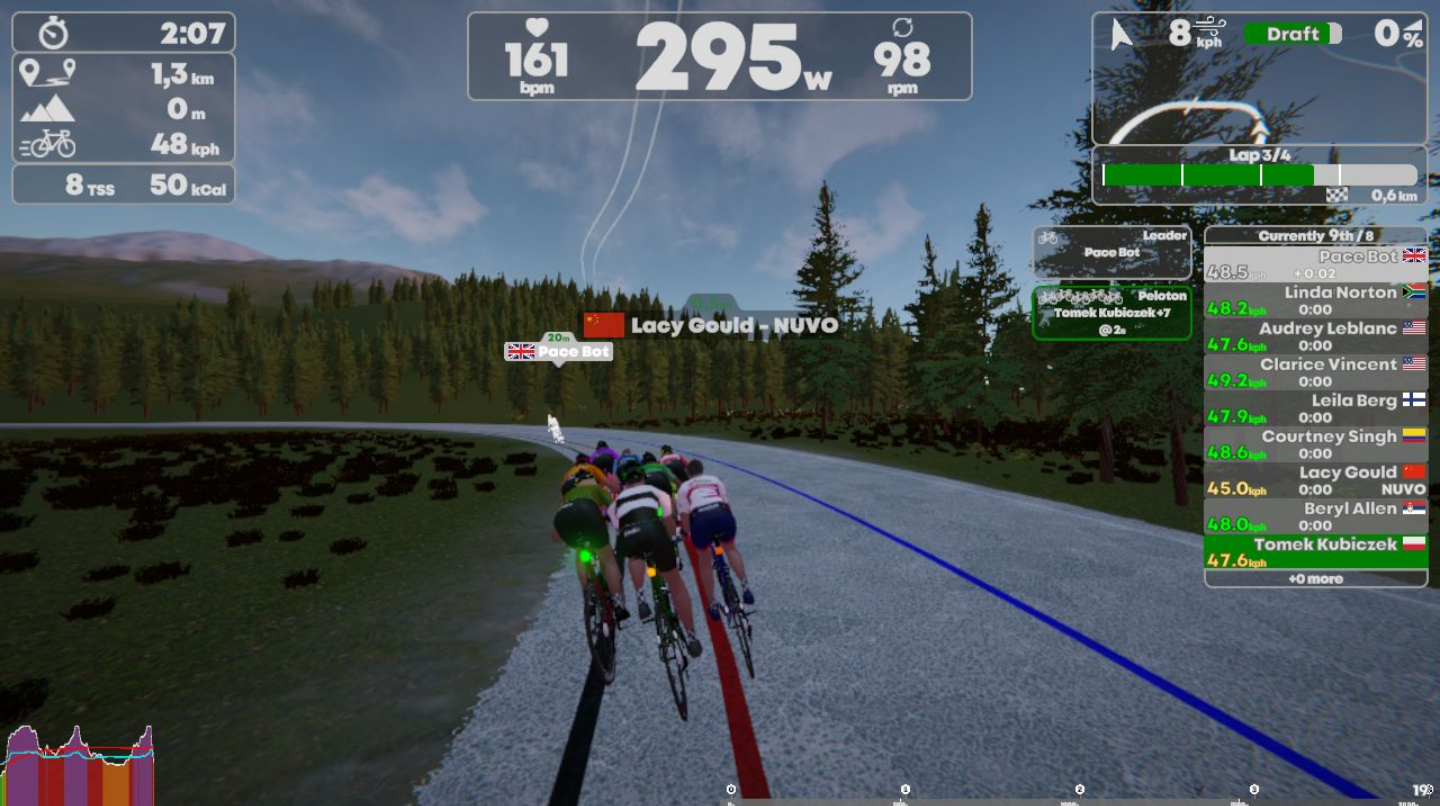Click Clarice Vincent in the standings

pos(1315,373)
